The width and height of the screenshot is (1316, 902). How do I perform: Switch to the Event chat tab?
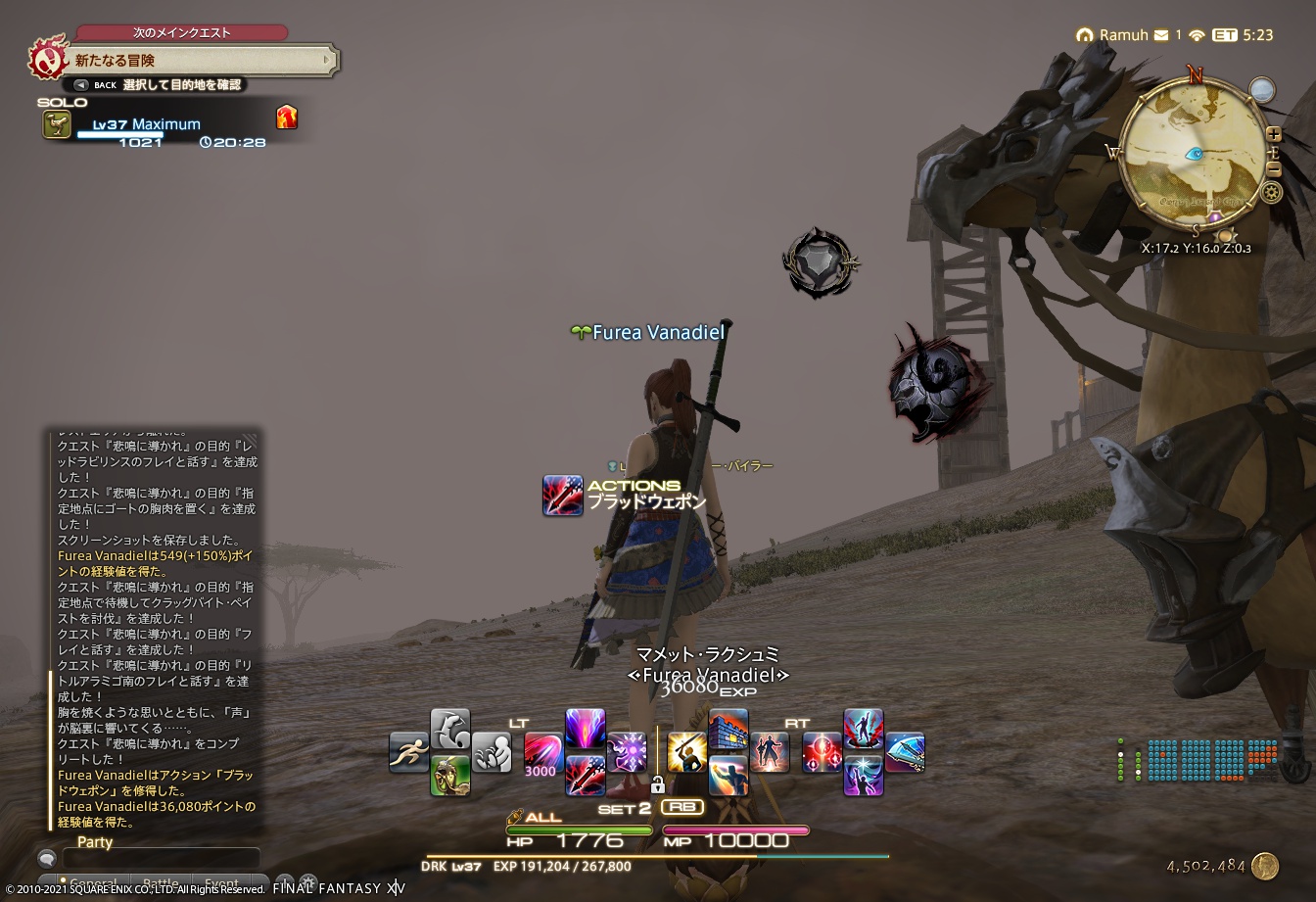(x=221, y=882)
